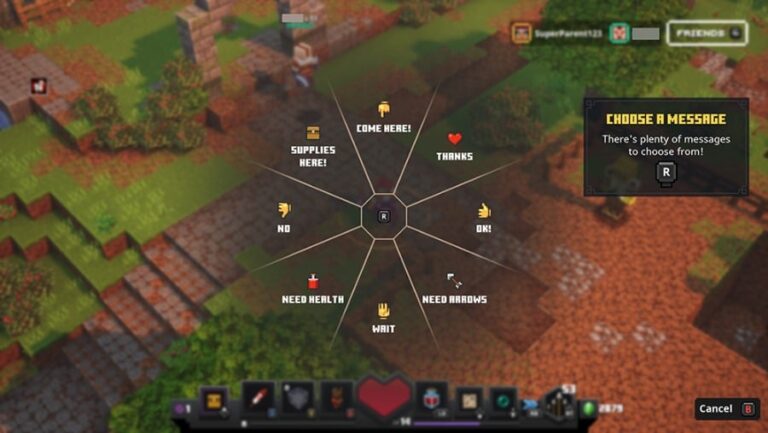
Task: Select the SuperParent123 player avatar
Action: 521,33
